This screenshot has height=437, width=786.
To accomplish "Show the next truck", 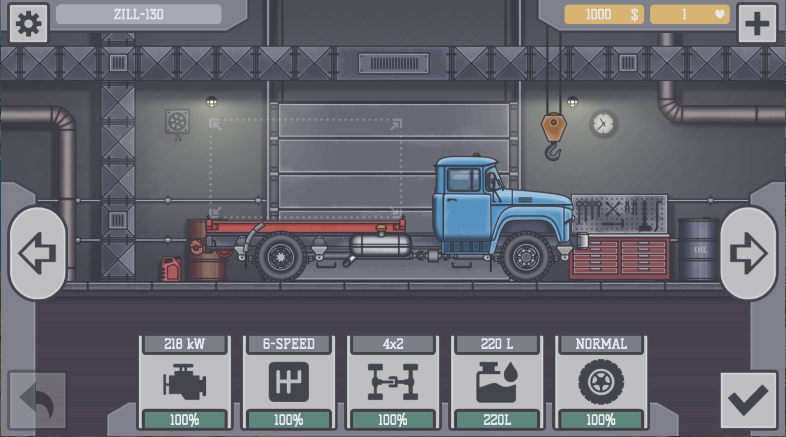I will coord(747,253).
